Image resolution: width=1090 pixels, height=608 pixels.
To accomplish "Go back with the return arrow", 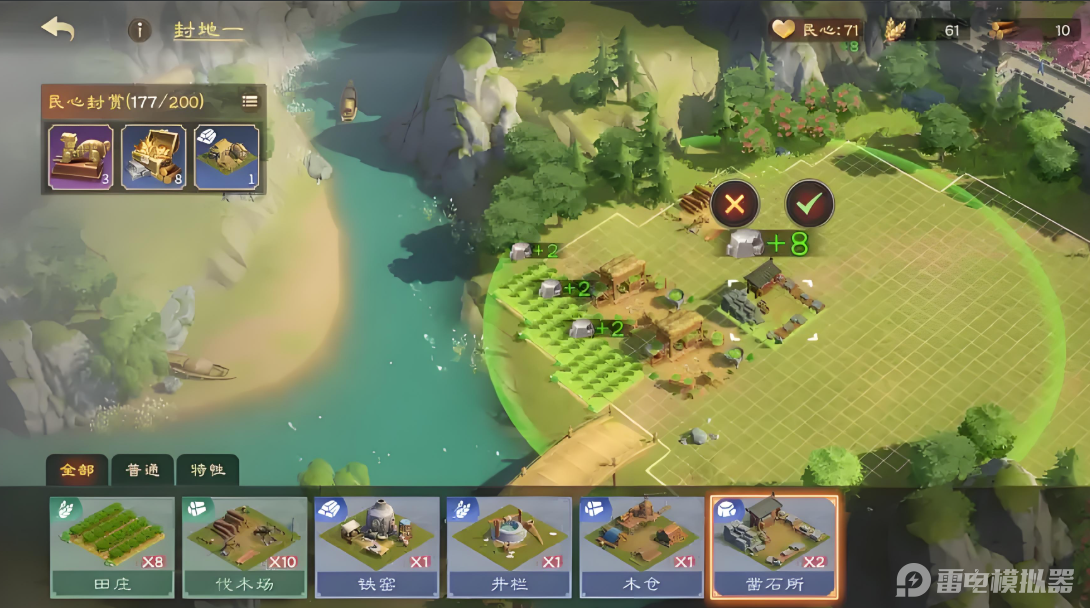I will pyautogui.click(x=58, y=29).
